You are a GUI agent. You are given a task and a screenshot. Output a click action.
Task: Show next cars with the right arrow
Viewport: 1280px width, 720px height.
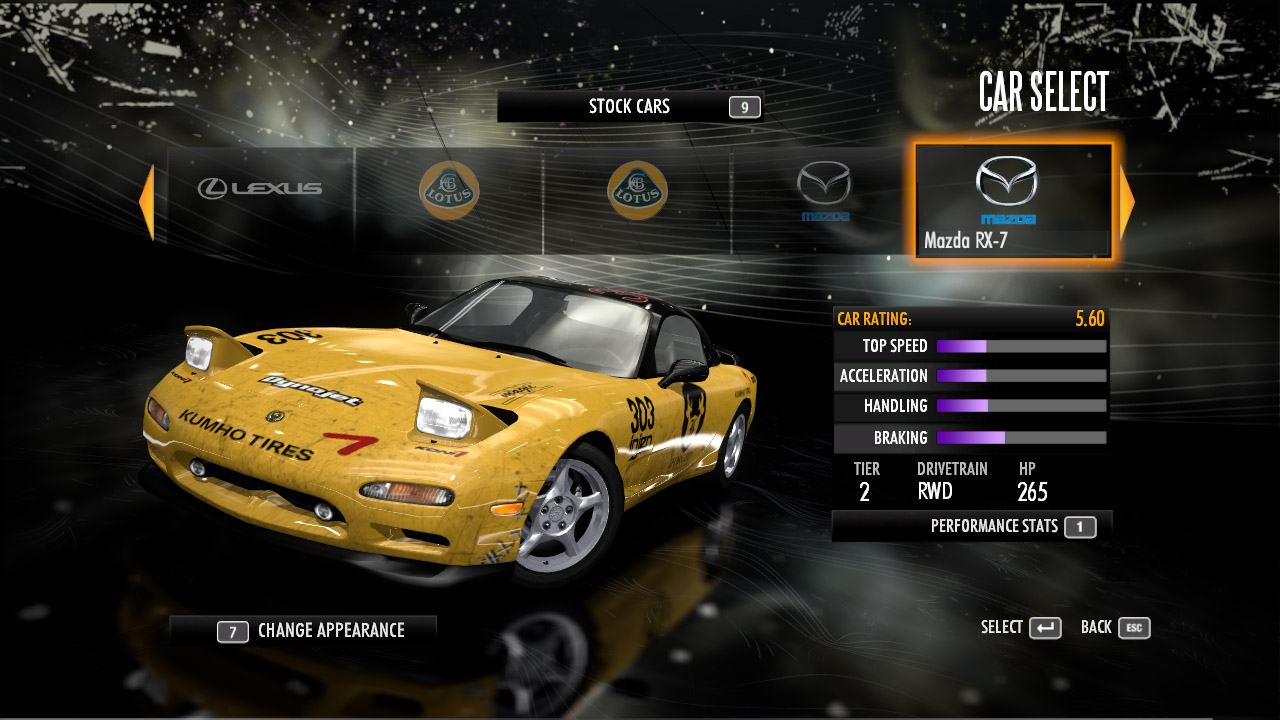pyautogui.click(x=1127, y=202)
